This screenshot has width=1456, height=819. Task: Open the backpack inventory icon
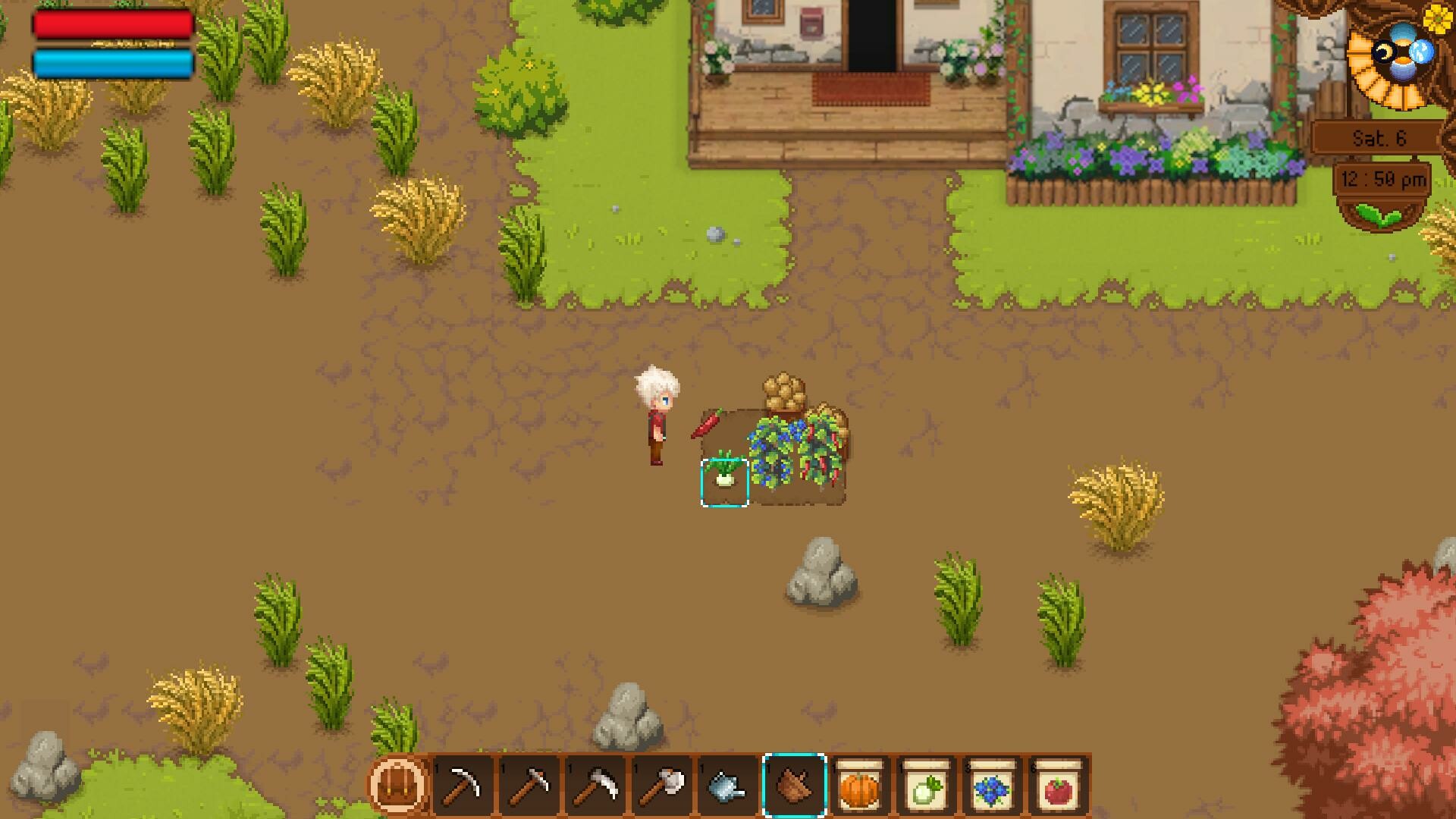tap(398, 785)
